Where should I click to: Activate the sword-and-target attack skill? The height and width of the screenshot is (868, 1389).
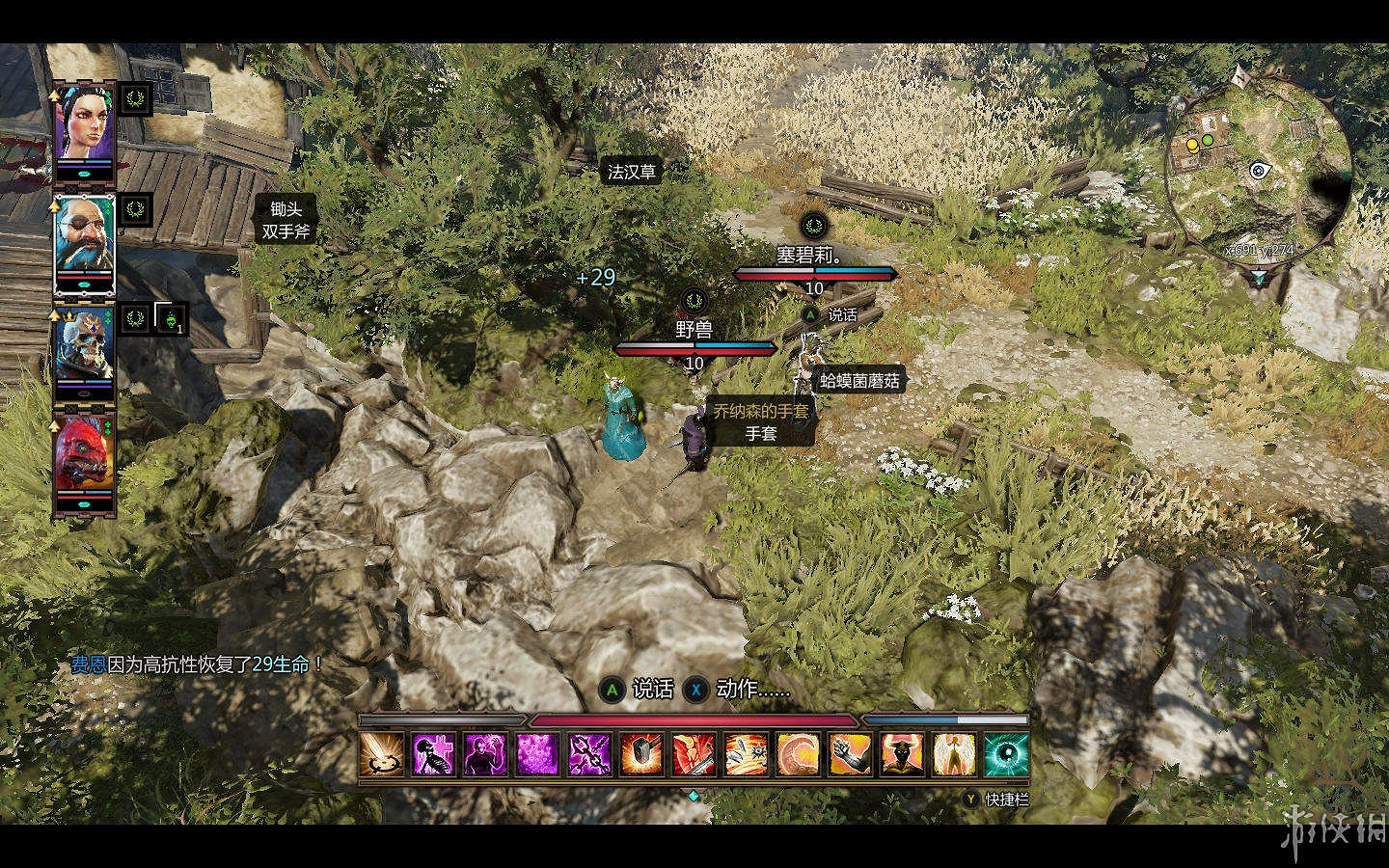point(382,754)
